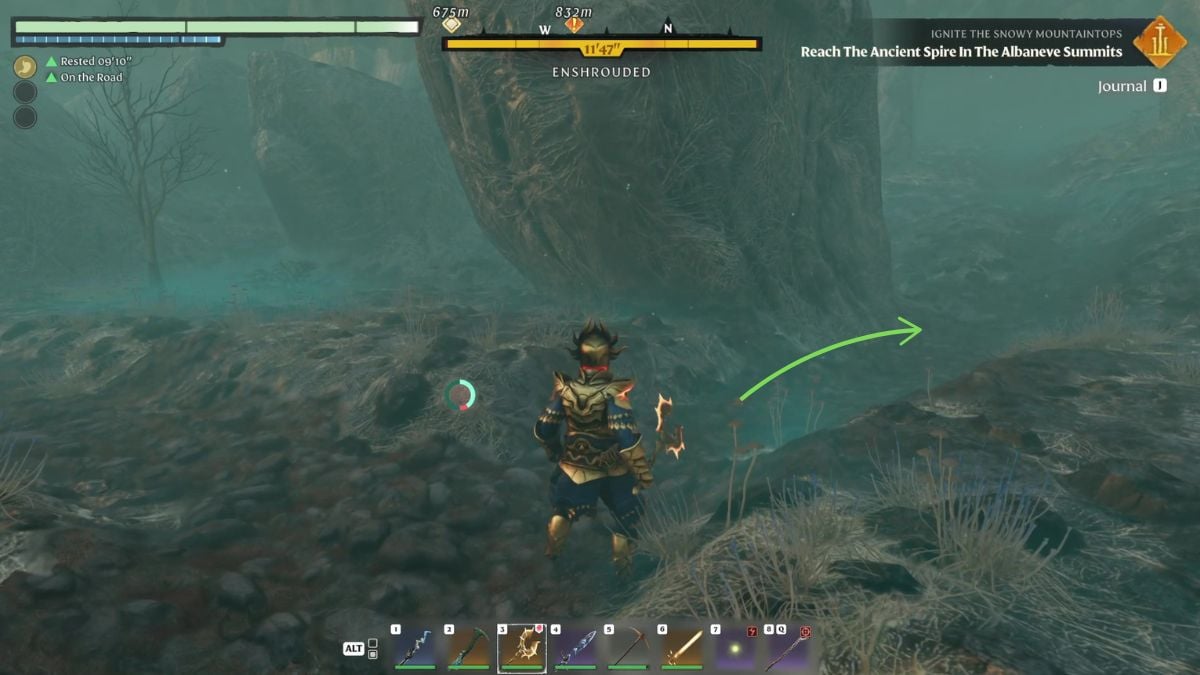Select the orange quest marker on compass
The height and width of the screenshot is (675, 1200).
574,25
